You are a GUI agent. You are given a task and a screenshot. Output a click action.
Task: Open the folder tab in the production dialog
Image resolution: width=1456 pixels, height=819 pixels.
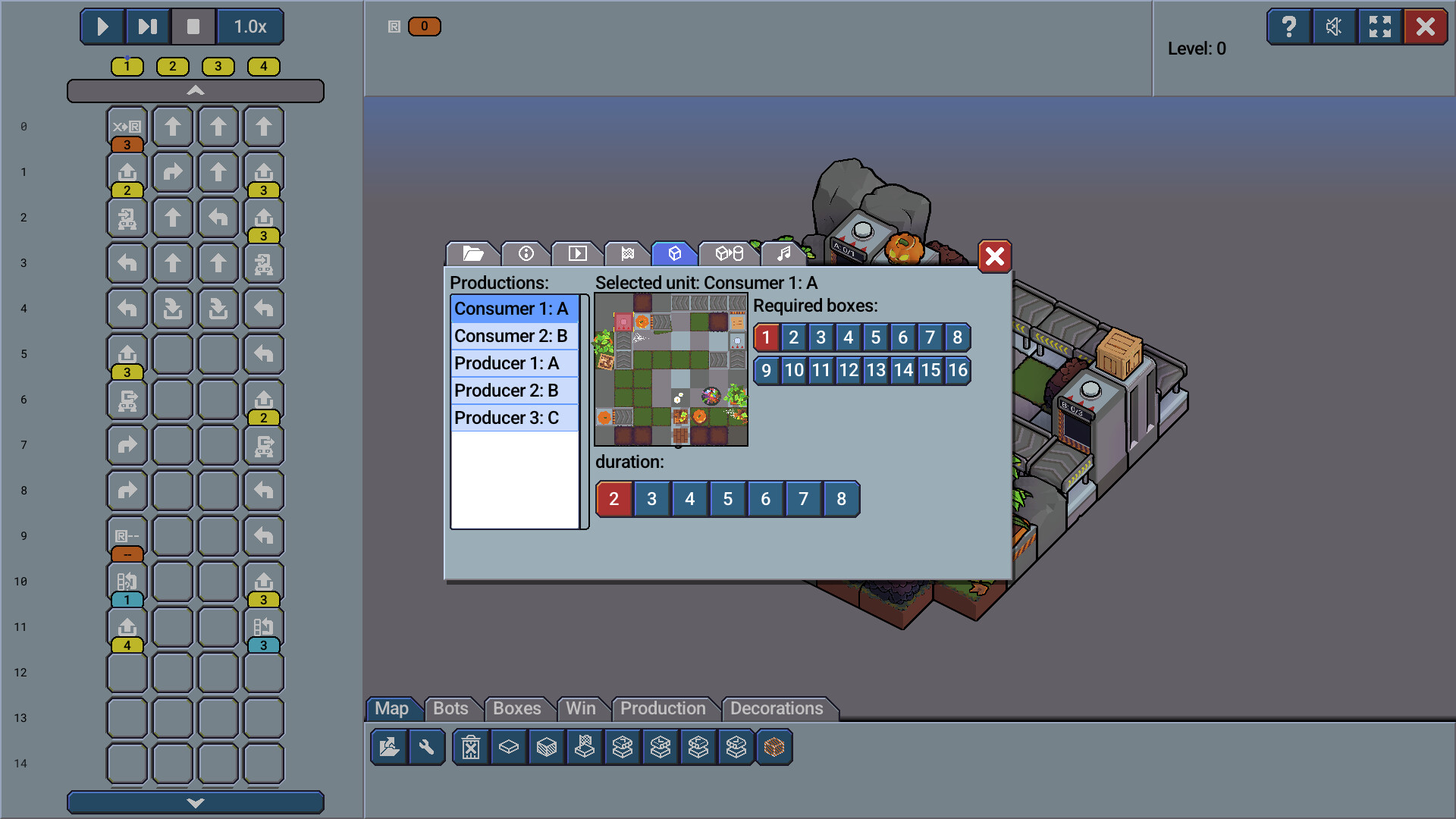472,254
